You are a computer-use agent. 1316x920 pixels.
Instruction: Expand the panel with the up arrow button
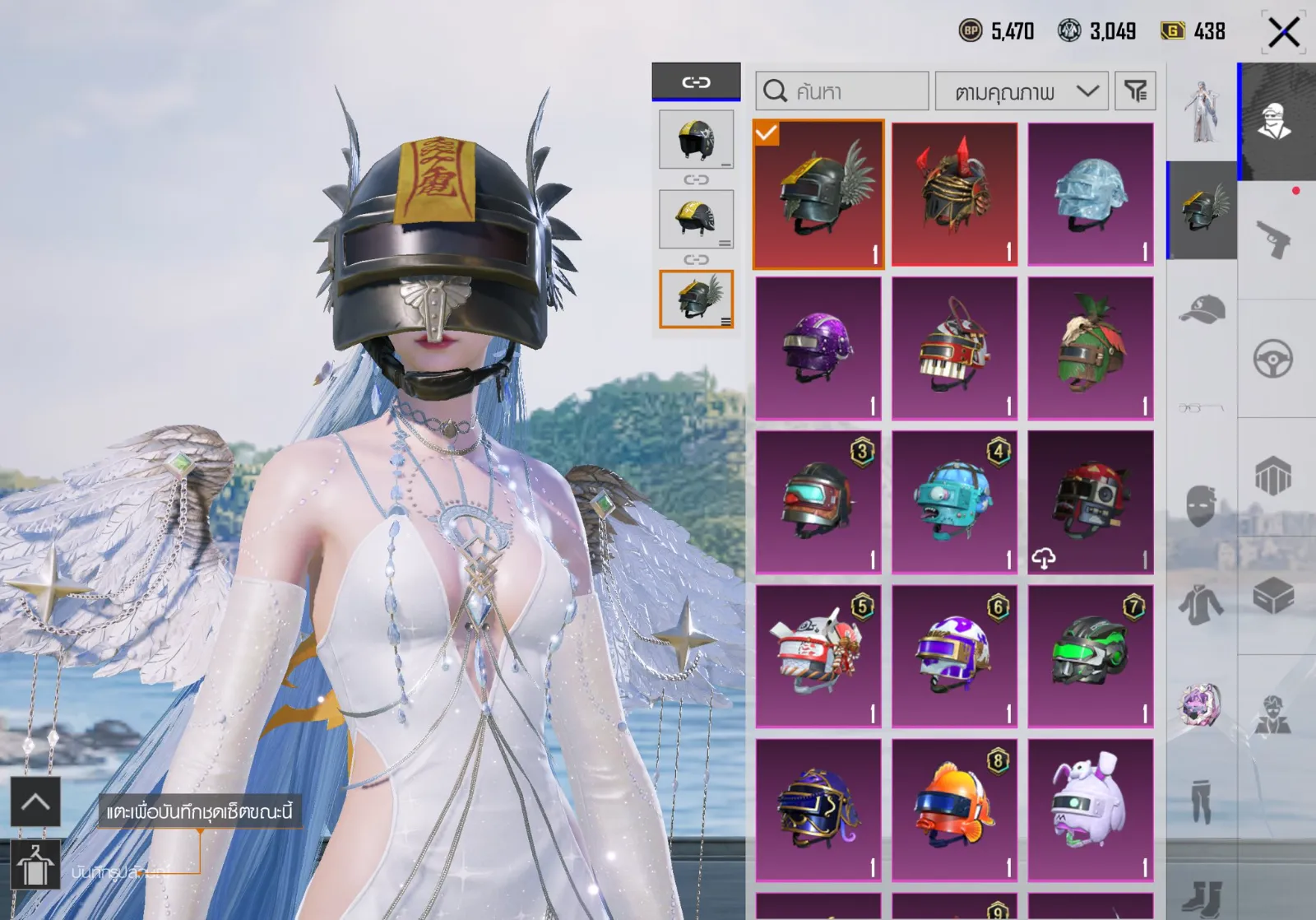pos(35,802)
